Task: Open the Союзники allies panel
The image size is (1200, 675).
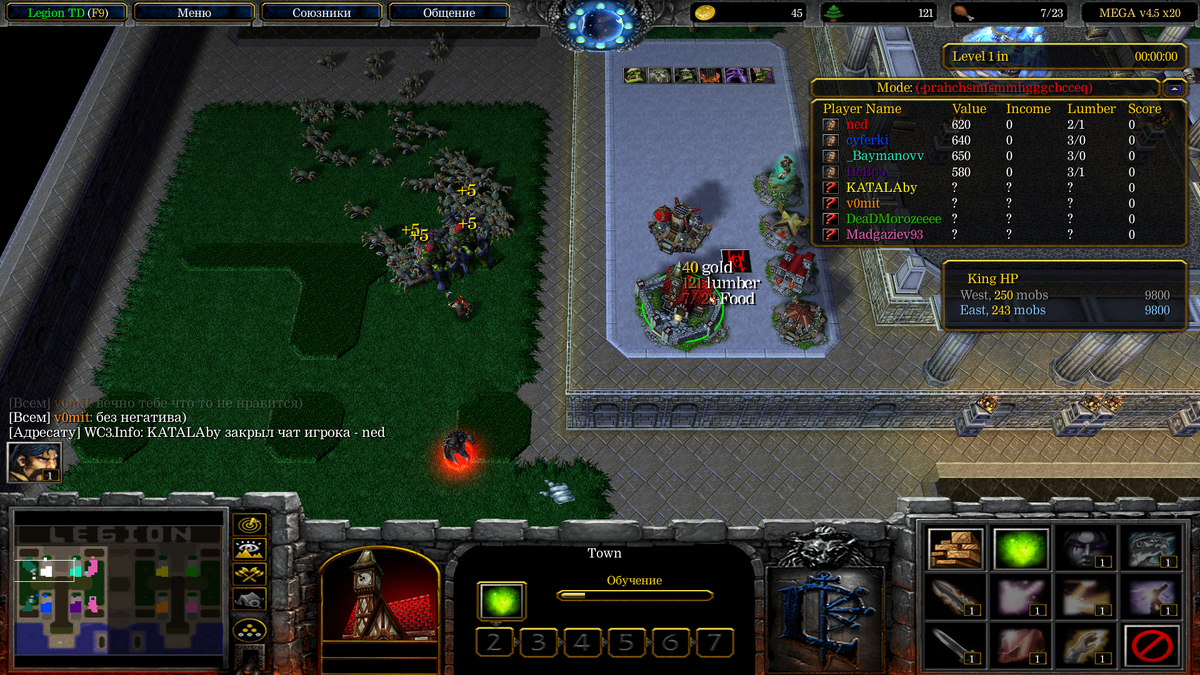Action: (321, 13)
